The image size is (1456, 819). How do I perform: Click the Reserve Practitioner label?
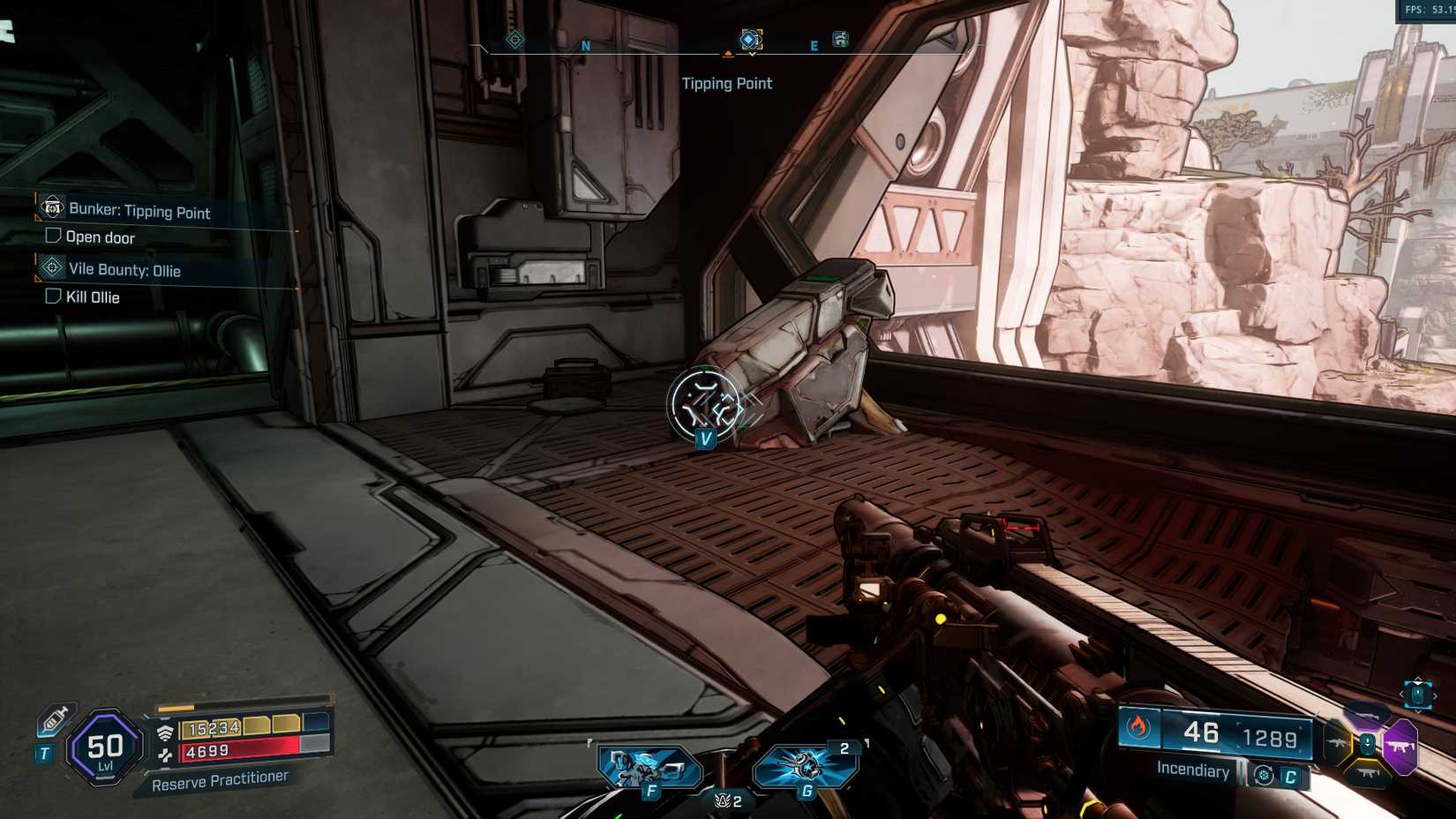tap(221, 780)
